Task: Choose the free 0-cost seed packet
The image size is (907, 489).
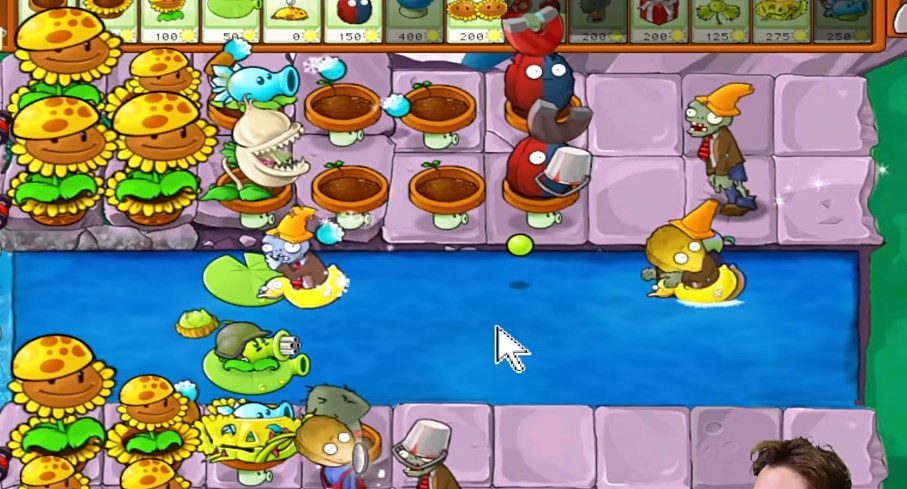Action: [292, 20]
